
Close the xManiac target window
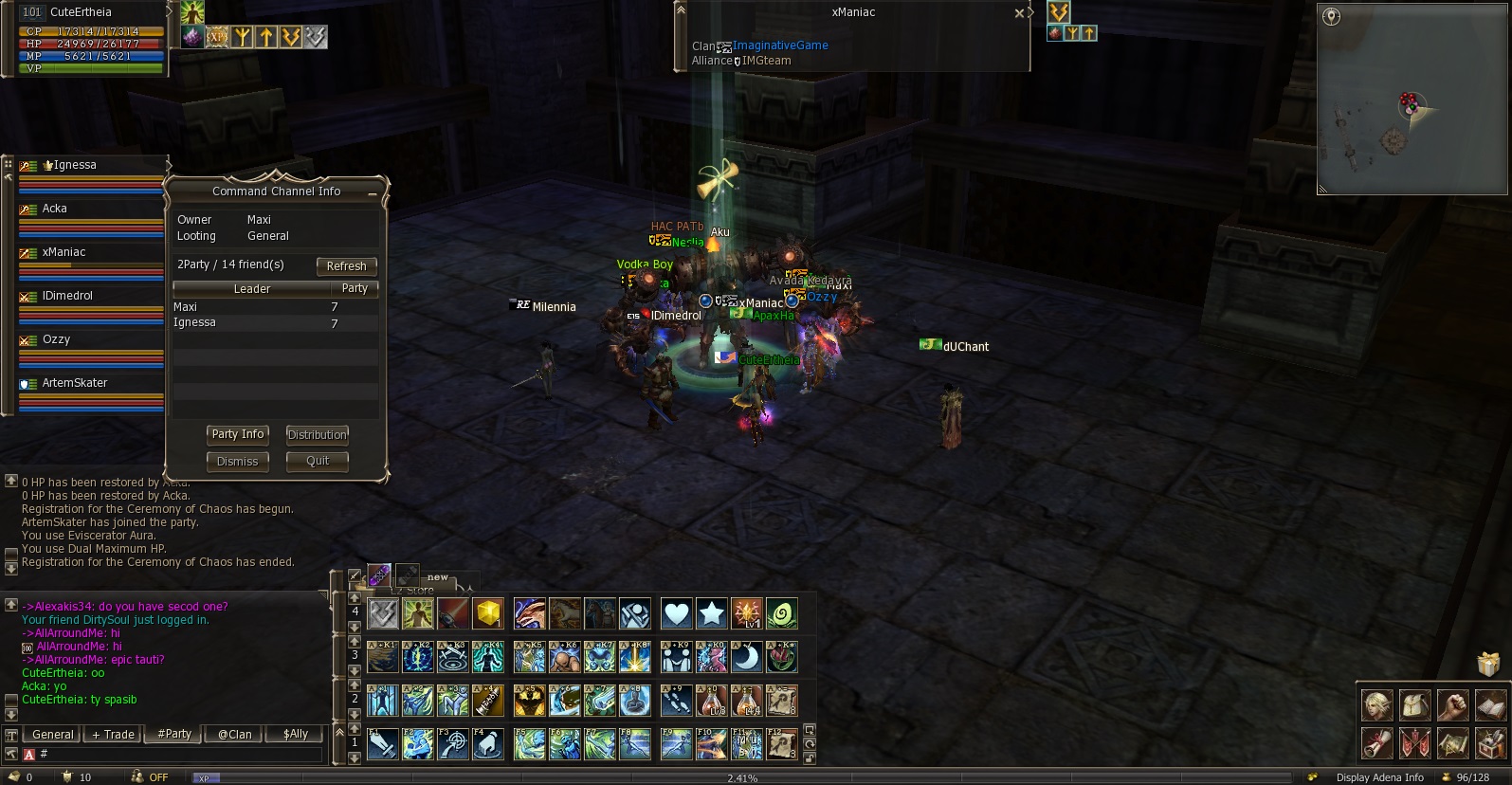(1019, 13)
